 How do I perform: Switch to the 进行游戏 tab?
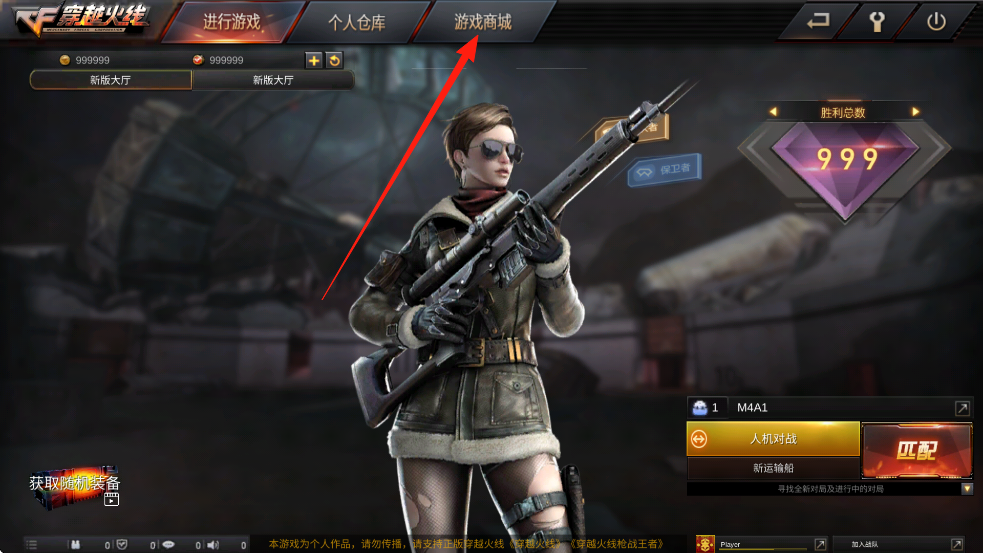click(231, 22)
